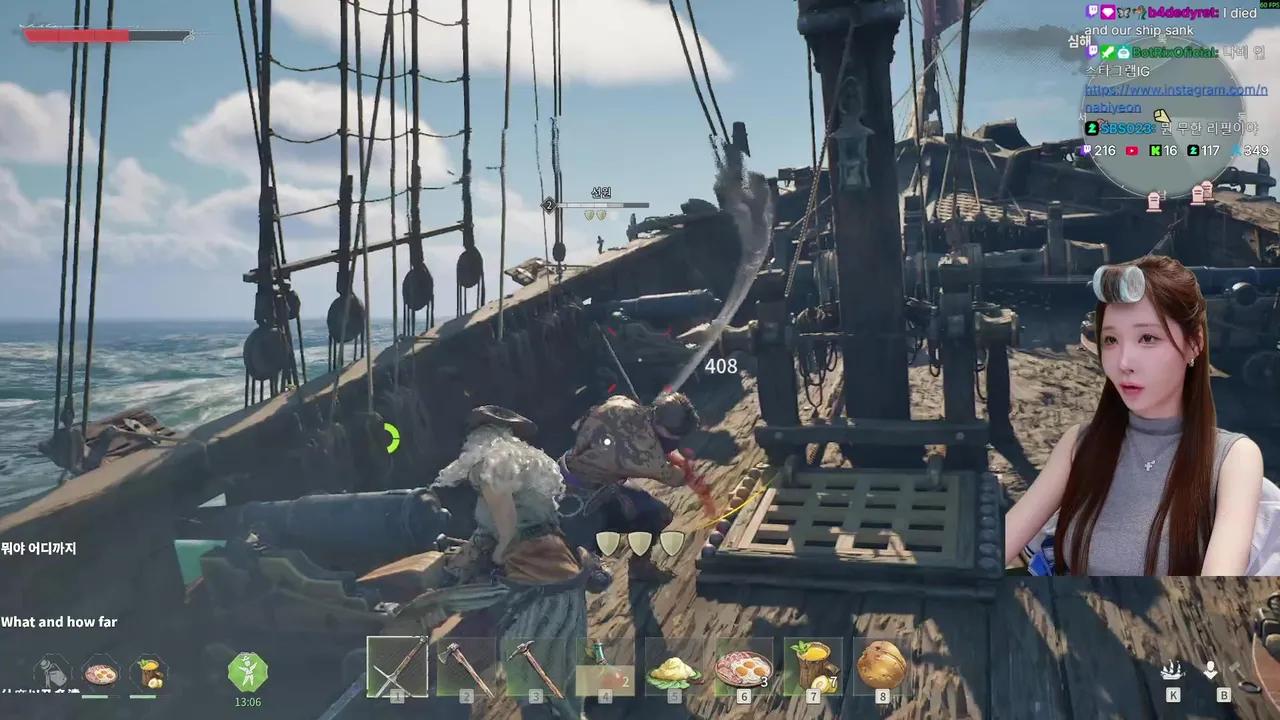
Task: Click the tombstone marker on minimap edge
Action: pos(1153,203)
